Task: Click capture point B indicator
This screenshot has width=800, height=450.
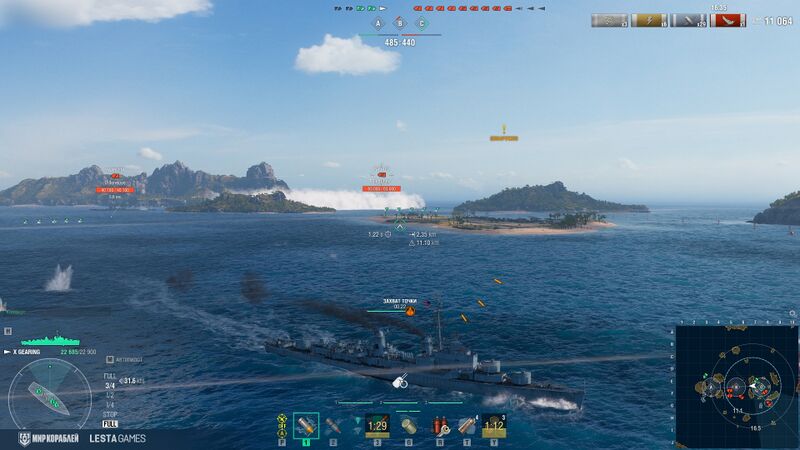Action: (400, 23)
